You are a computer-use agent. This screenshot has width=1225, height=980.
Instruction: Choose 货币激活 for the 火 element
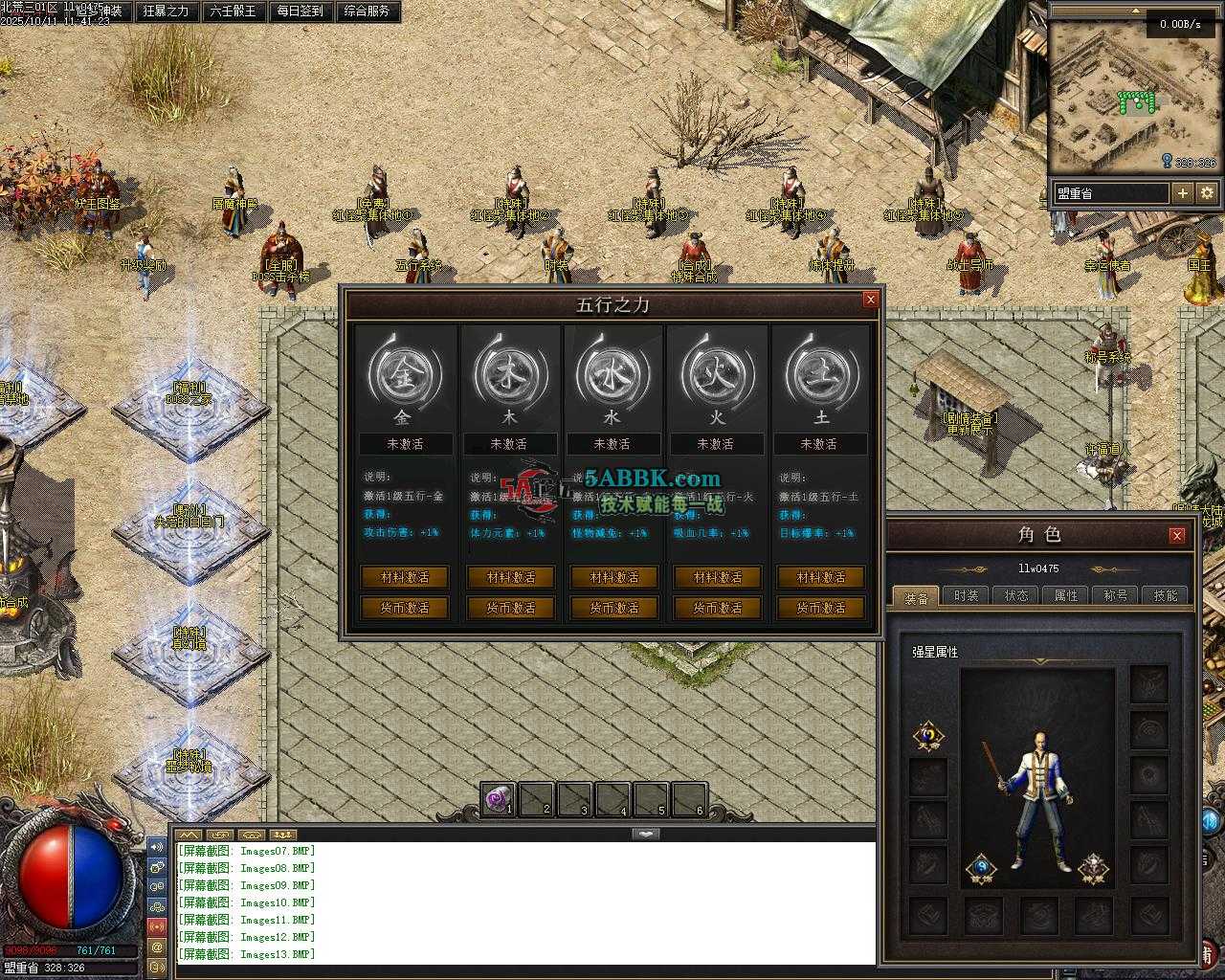(x=717, y=608)
